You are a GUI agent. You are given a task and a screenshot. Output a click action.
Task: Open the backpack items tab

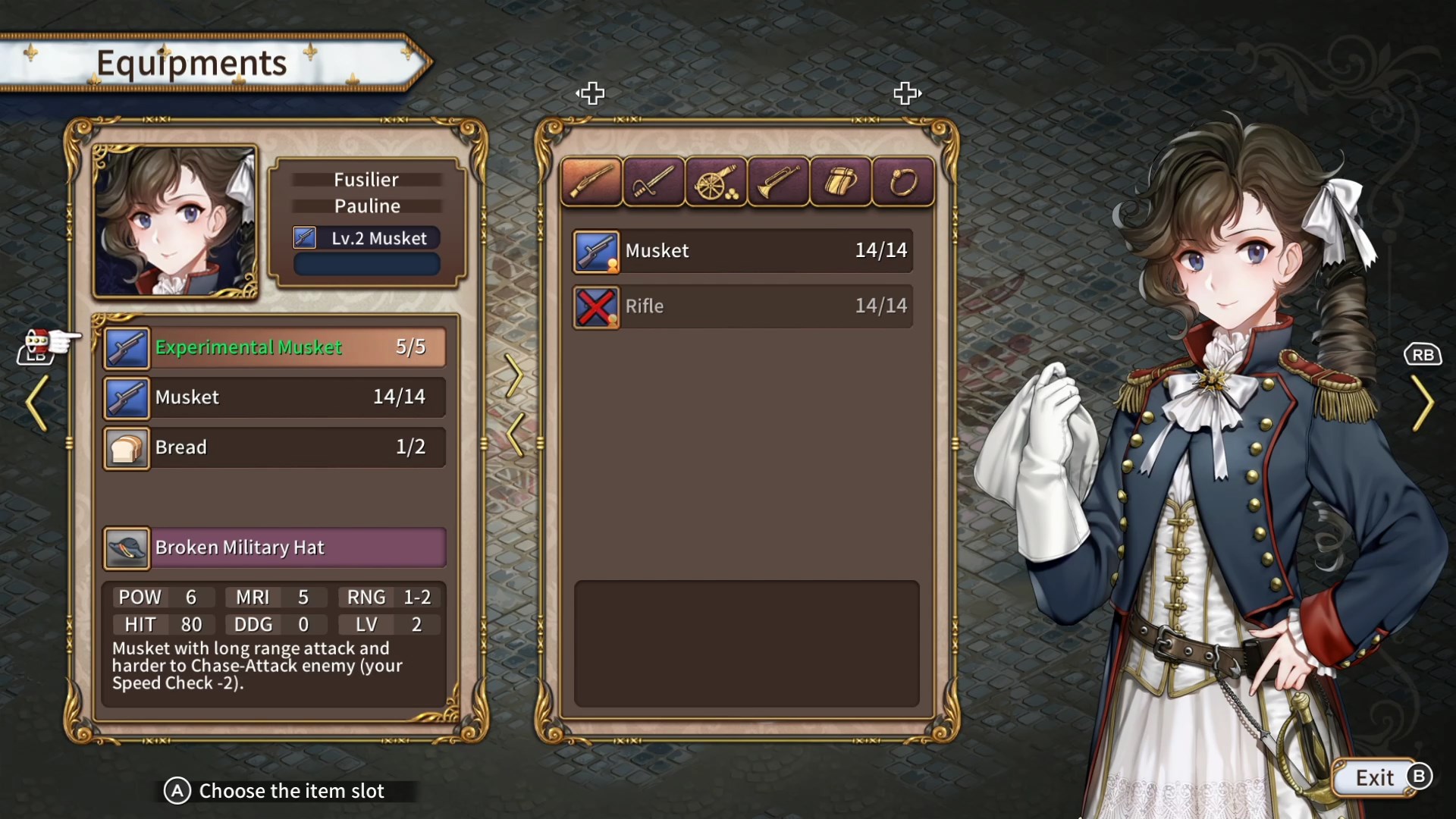click(840, 182)
